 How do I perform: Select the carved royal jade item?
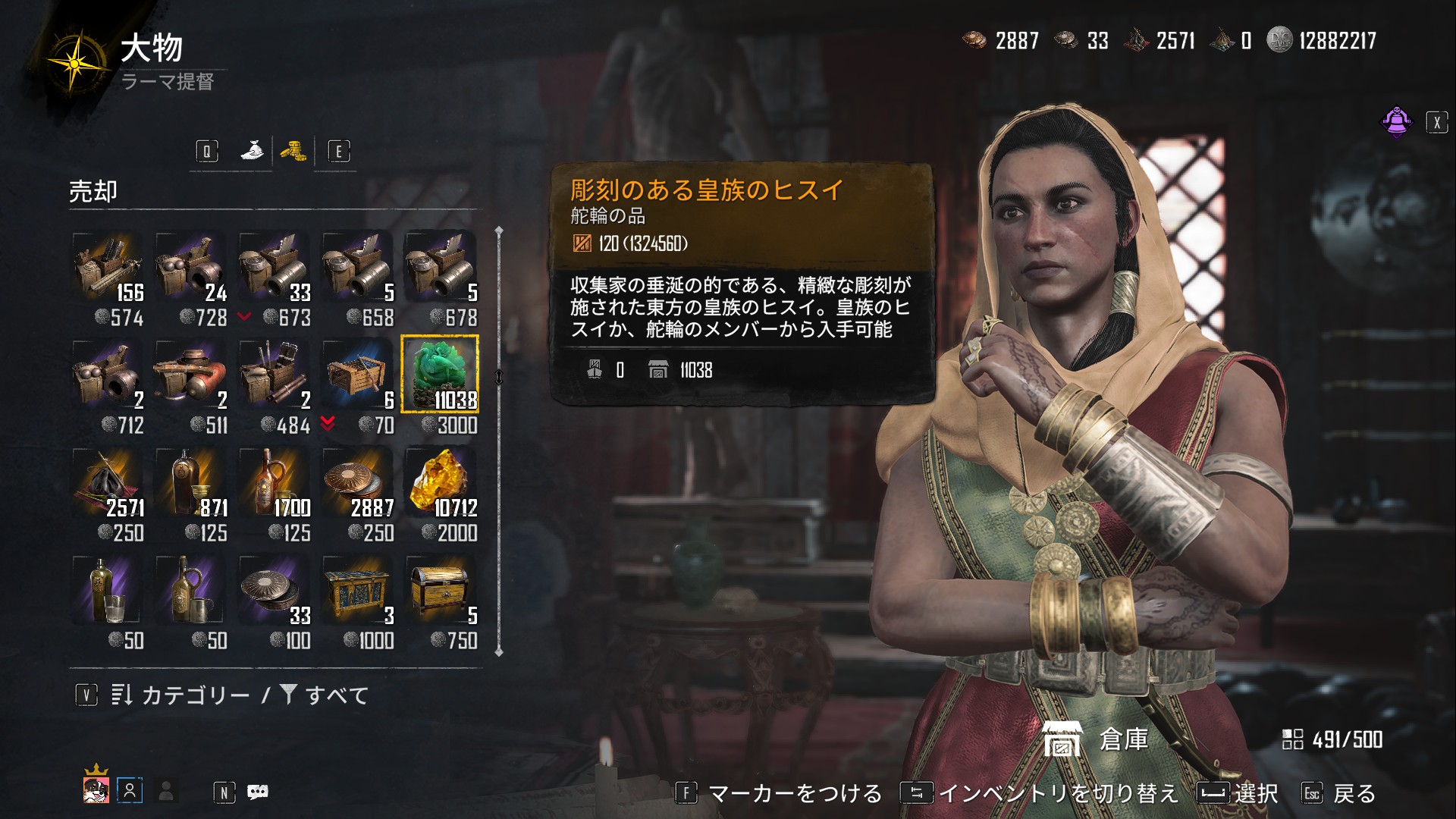(x=440, y=375)
